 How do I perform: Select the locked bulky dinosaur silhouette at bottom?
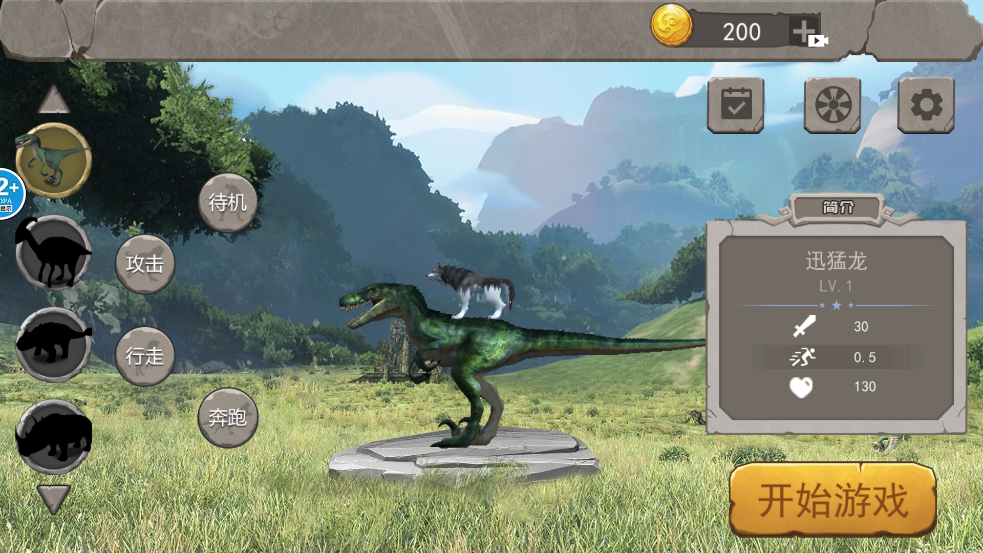(54, 436)
